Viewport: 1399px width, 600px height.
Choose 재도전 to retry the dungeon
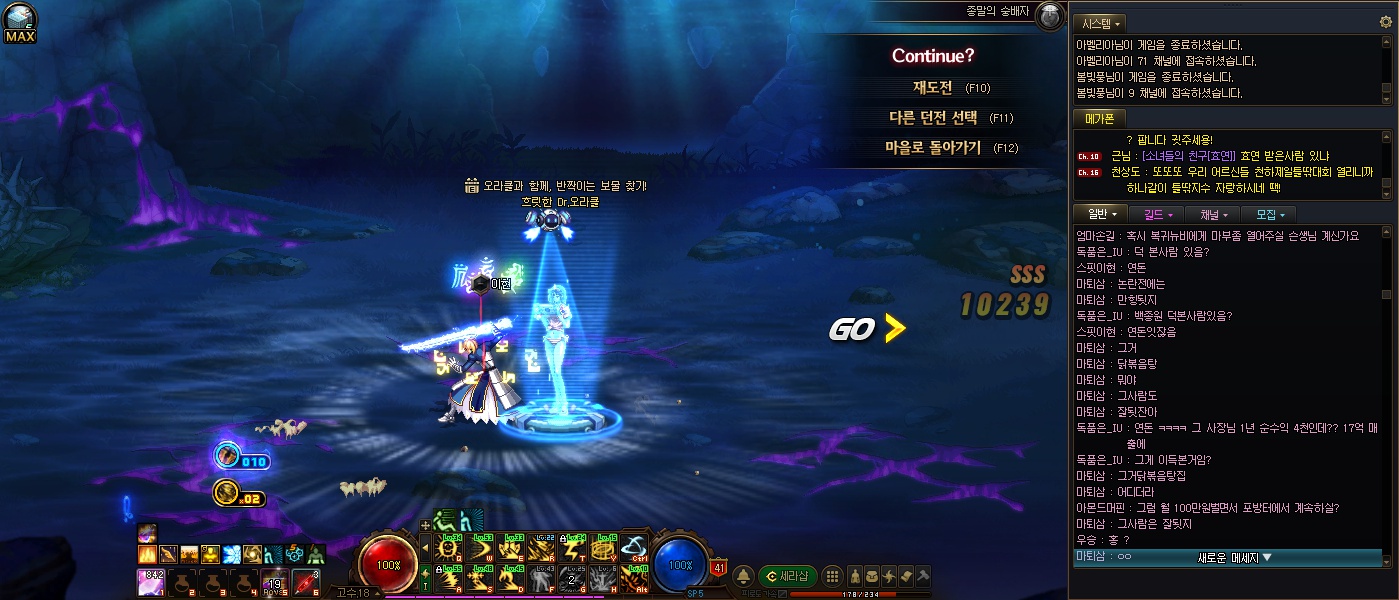[x=933, y=87]
